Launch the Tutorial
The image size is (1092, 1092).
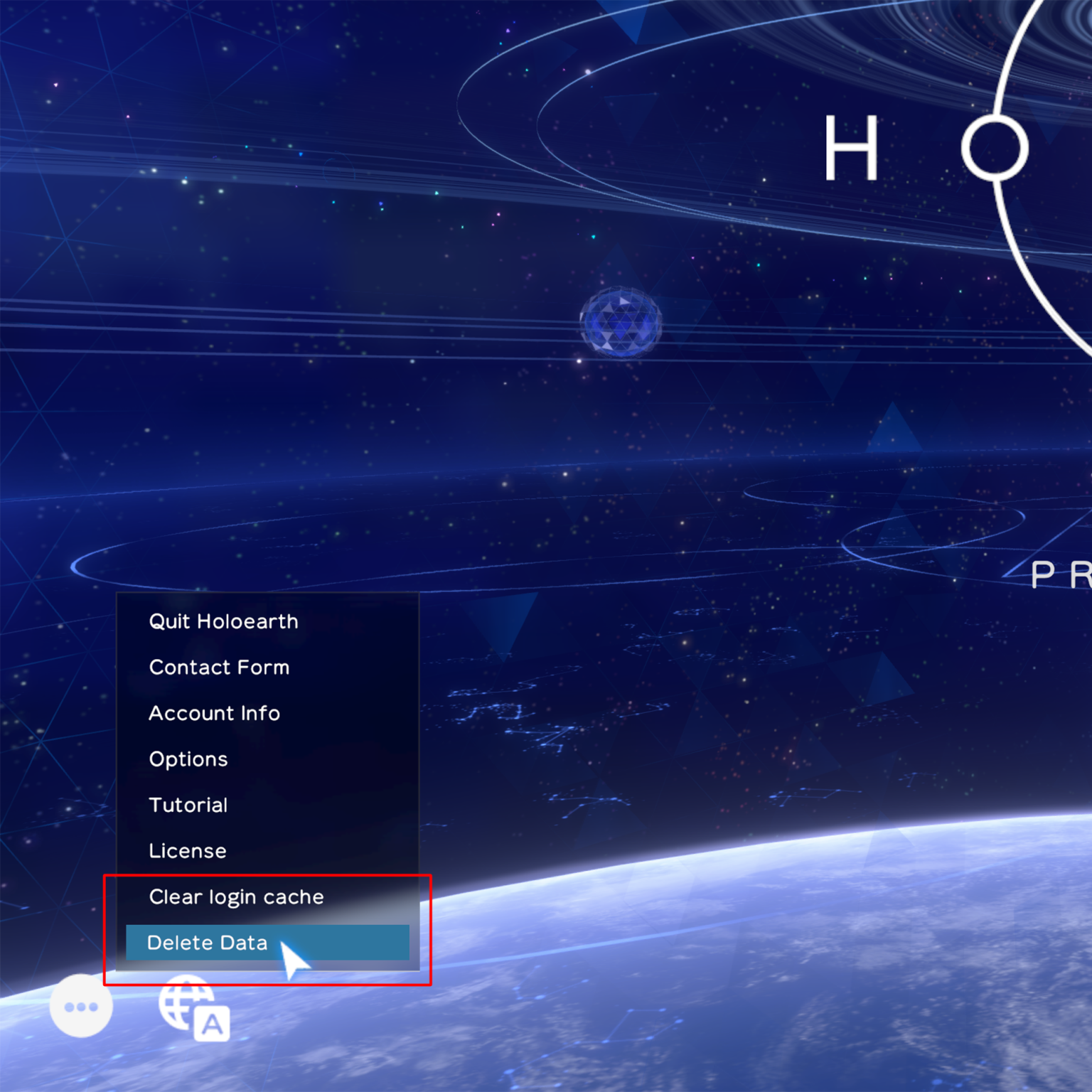click(188, 805)
